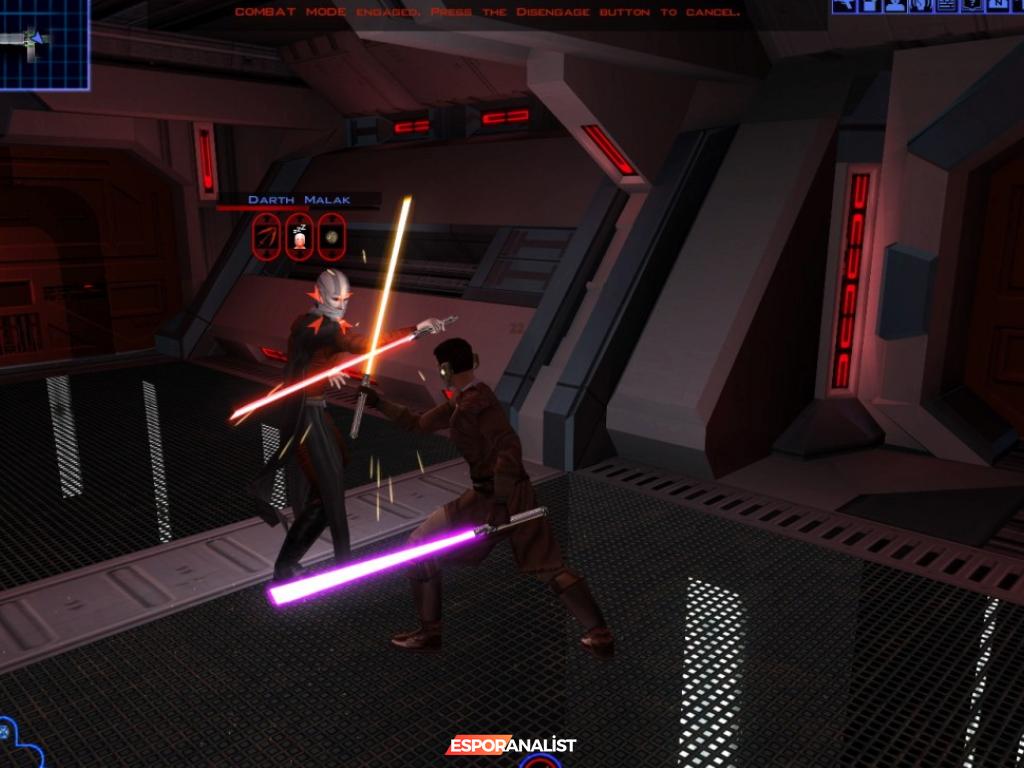1024x768 pixels.
Task: Open the Equipment screen icon
Action: point(845,6)
